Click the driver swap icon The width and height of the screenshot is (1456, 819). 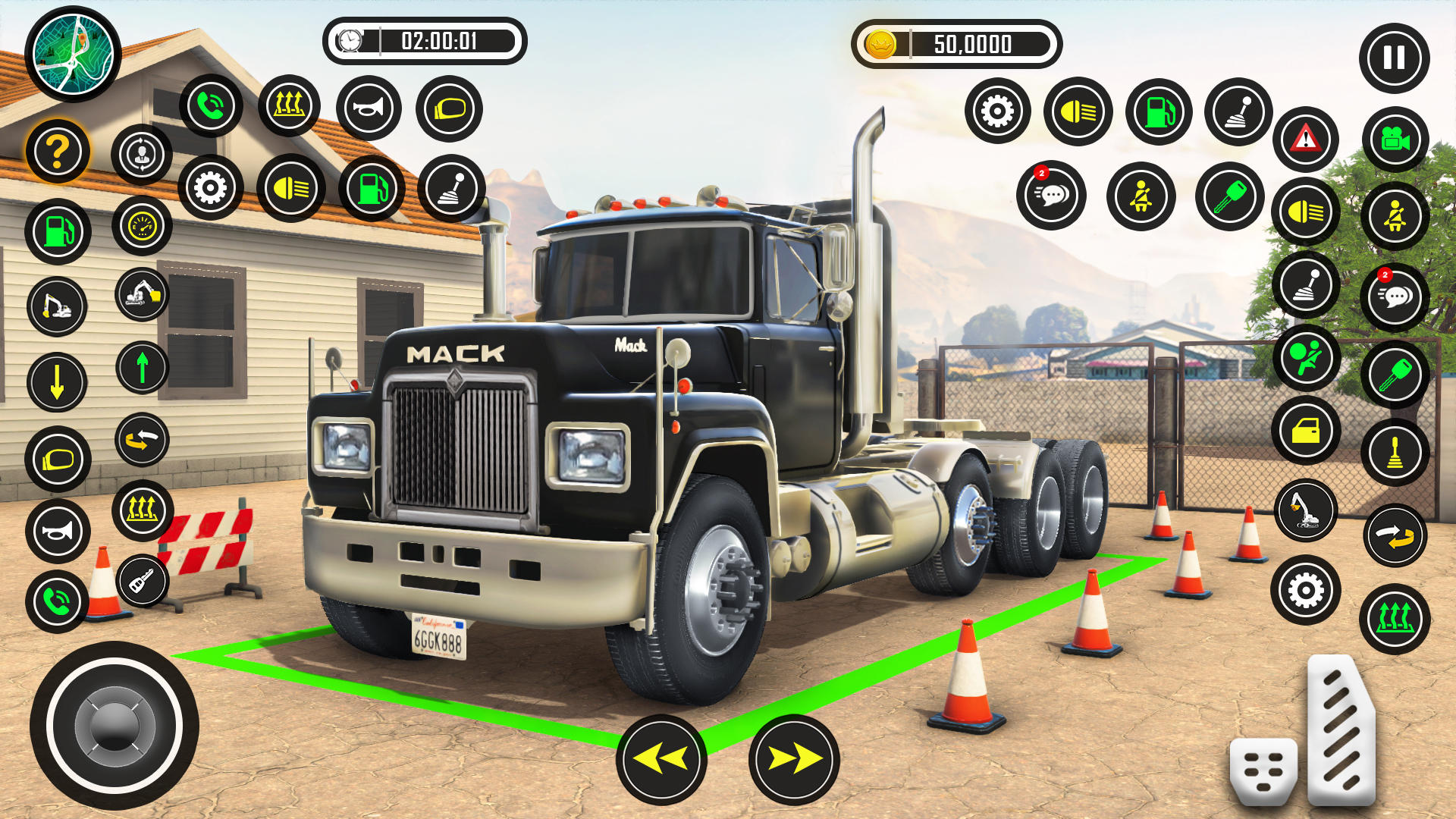click(x=141, y=155)
